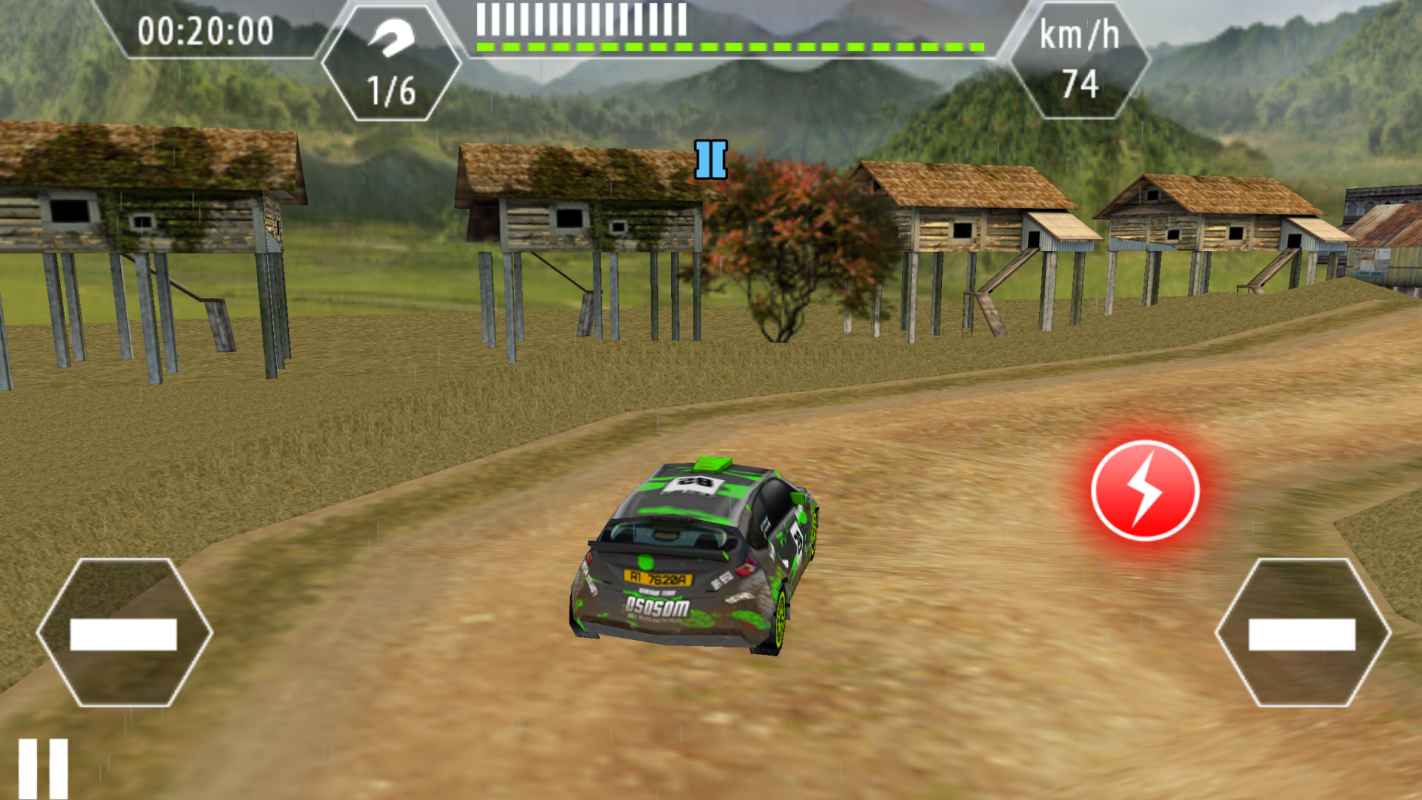The width and height of the screenshot is (1422, 800).
Task: Pause the race with the white pause icon
Action: click(x=43, y=768)
